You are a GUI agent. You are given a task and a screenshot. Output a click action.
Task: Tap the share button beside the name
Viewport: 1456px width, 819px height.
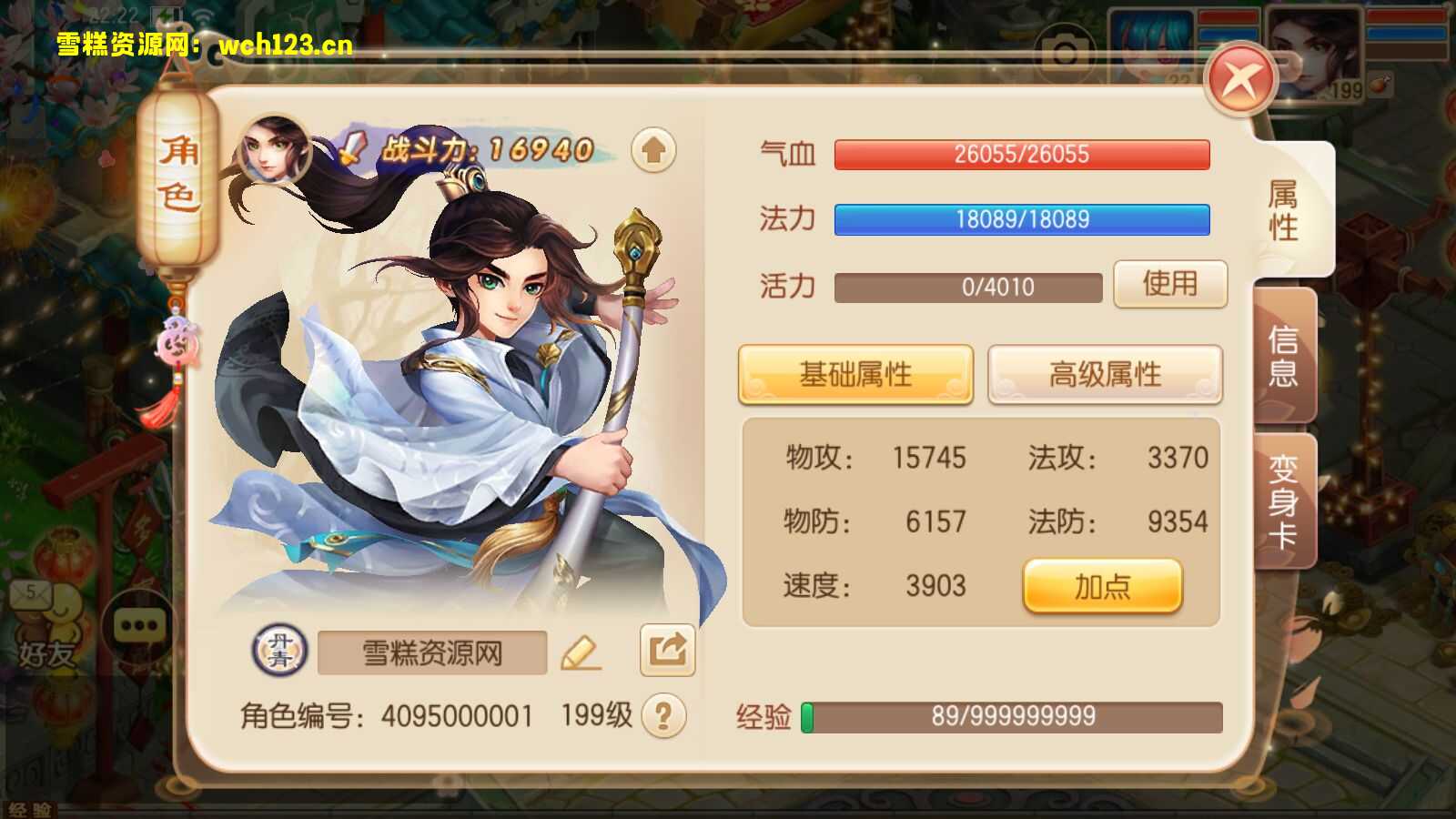coord(667,650)
